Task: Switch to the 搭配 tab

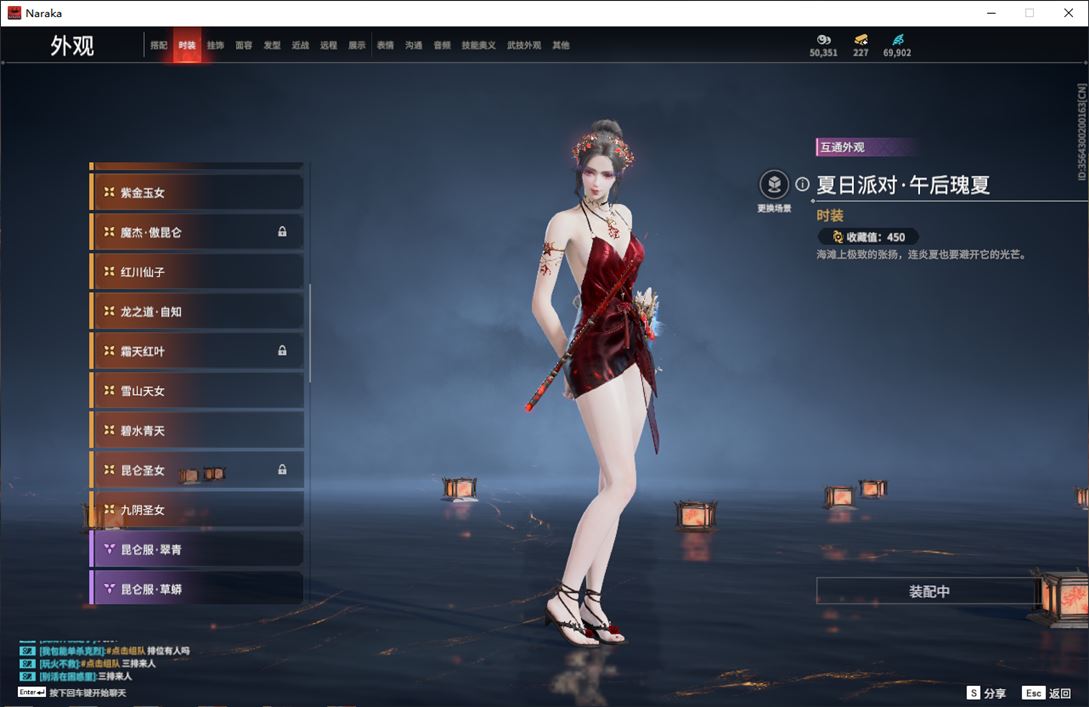Action: pyautogui.click(x=159, y=46)
